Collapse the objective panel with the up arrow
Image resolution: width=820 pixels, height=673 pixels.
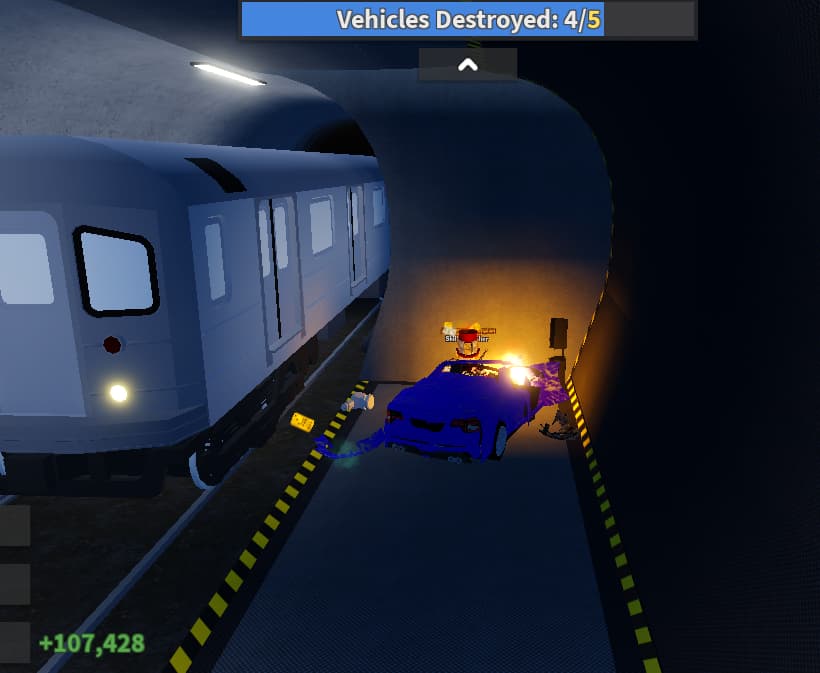(x=467, y=65)
